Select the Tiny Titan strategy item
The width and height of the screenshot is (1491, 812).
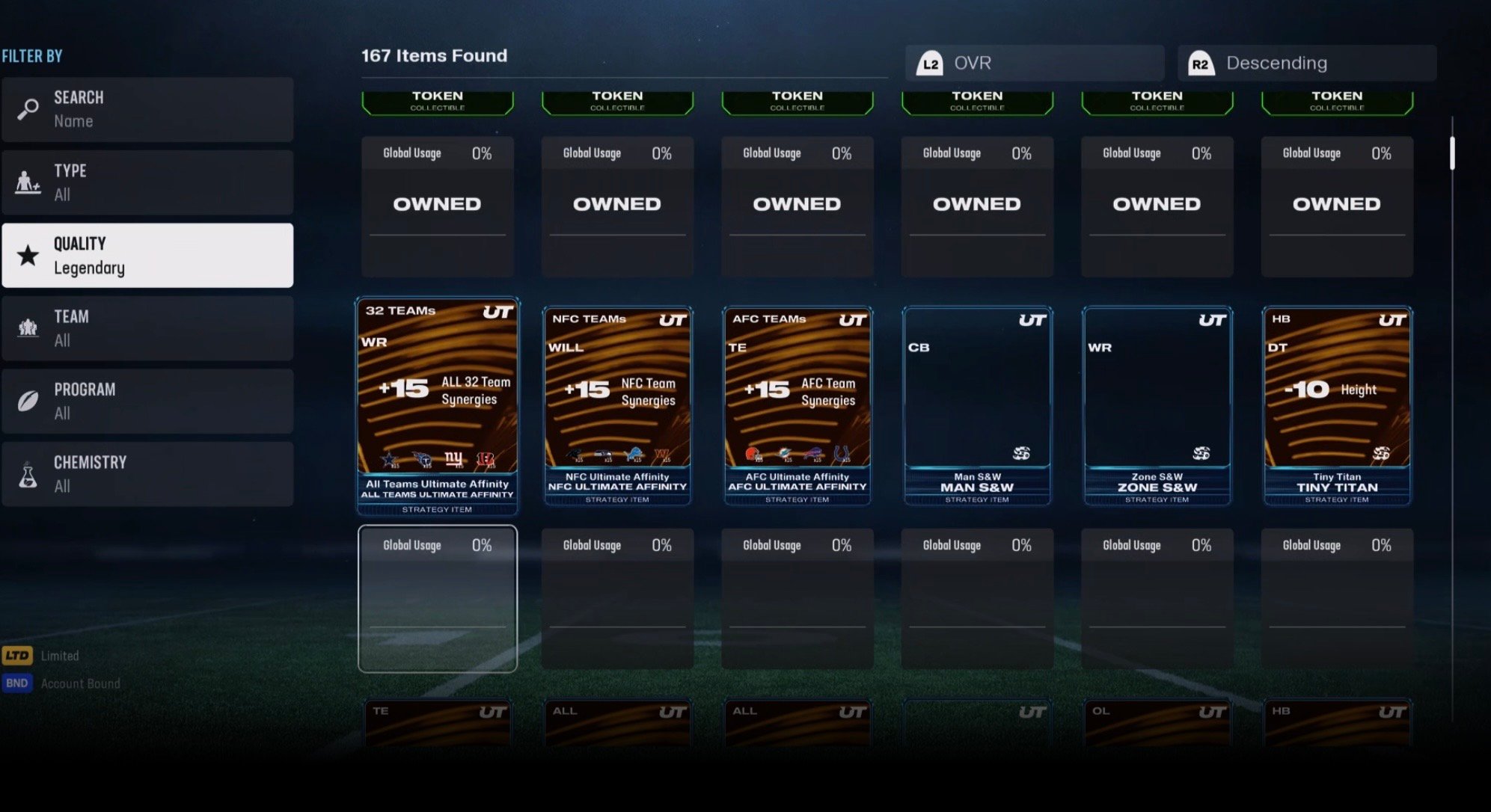pyautogui.click(x=1337, y=406)
